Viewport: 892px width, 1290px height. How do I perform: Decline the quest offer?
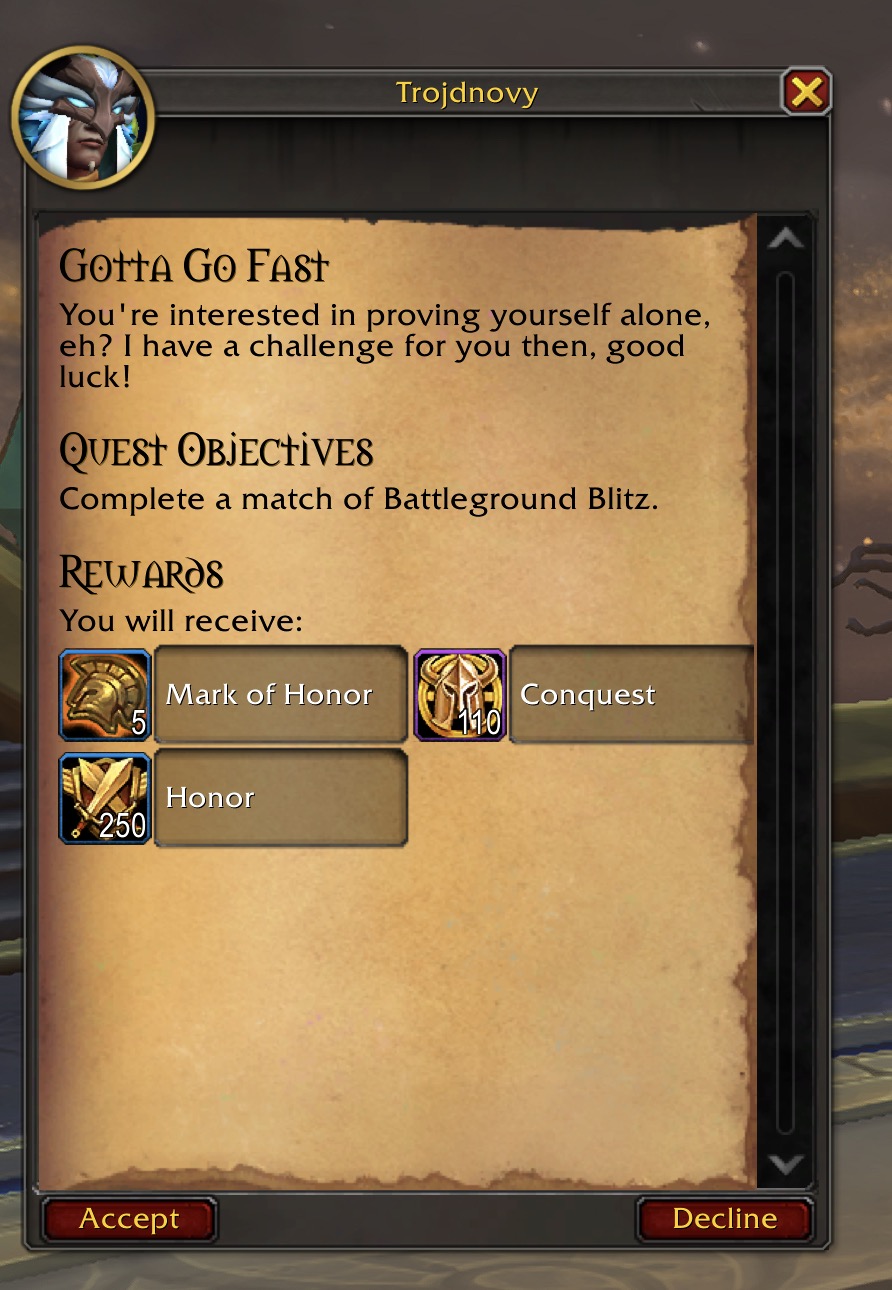pos(724,1219)
